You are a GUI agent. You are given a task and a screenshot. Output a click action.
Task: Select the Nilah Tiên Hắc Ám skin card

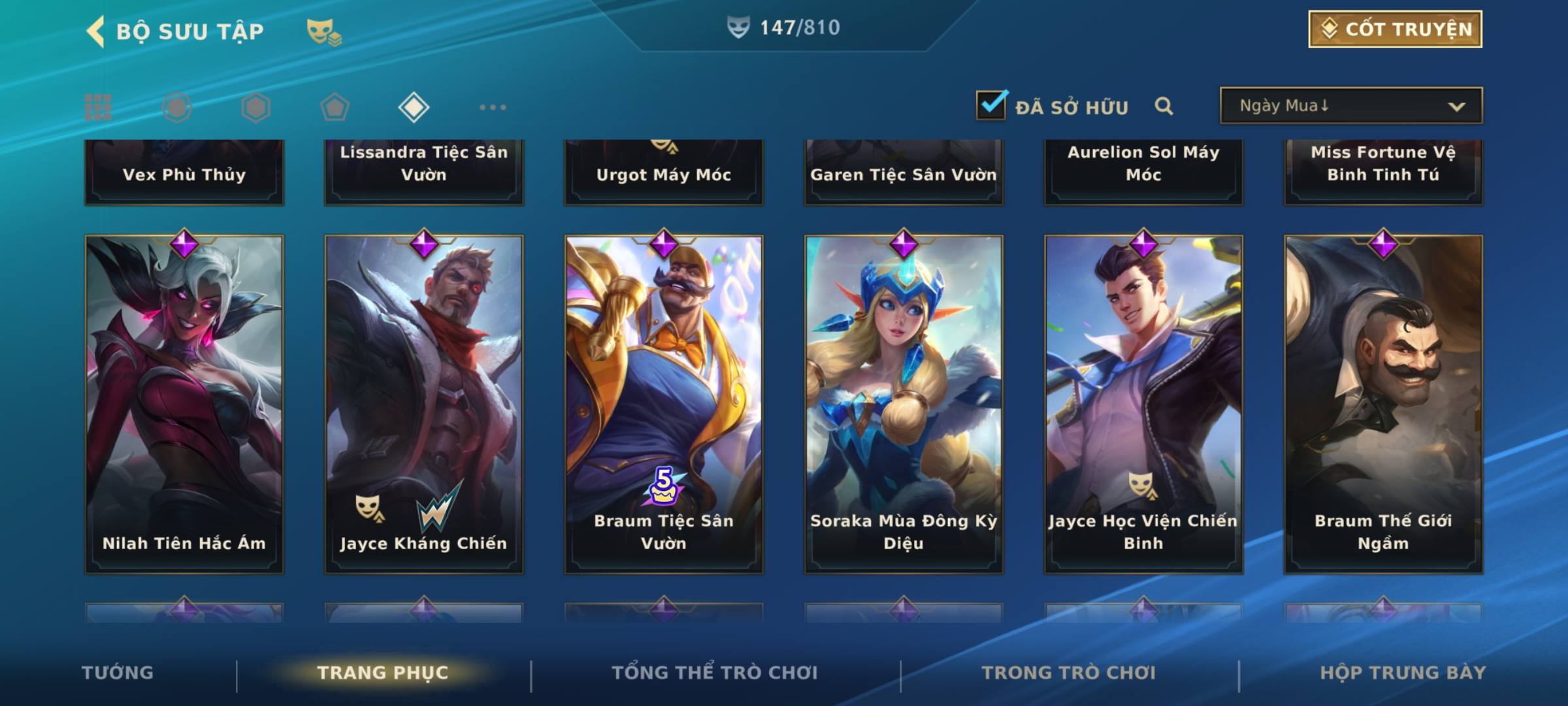pos(184,404)
